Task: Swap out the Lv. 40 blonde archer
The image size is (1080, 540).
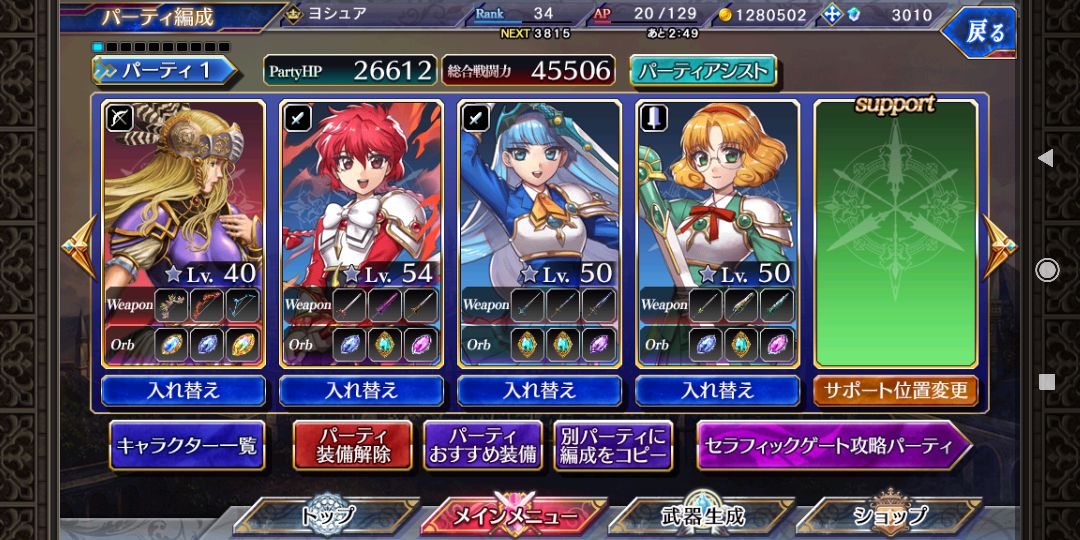Action: click(x=183, y=390)
